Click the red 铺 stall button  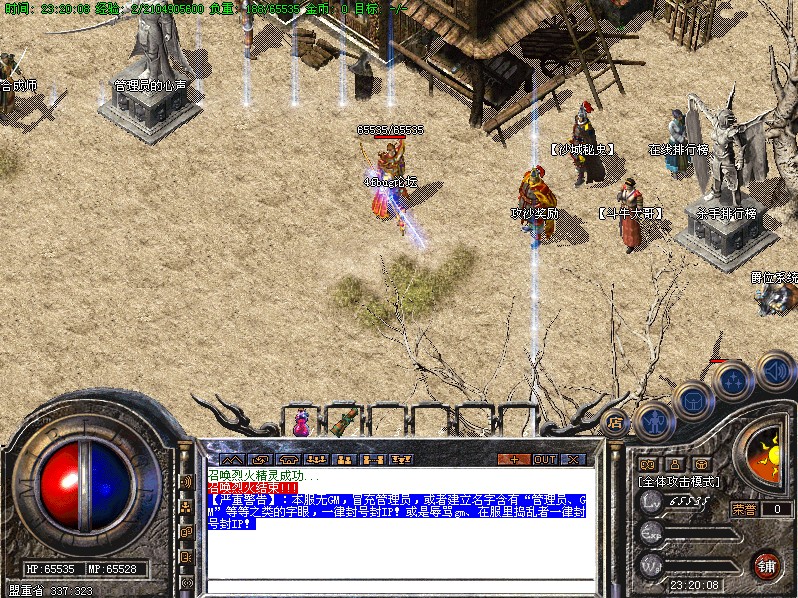point(766,564)
